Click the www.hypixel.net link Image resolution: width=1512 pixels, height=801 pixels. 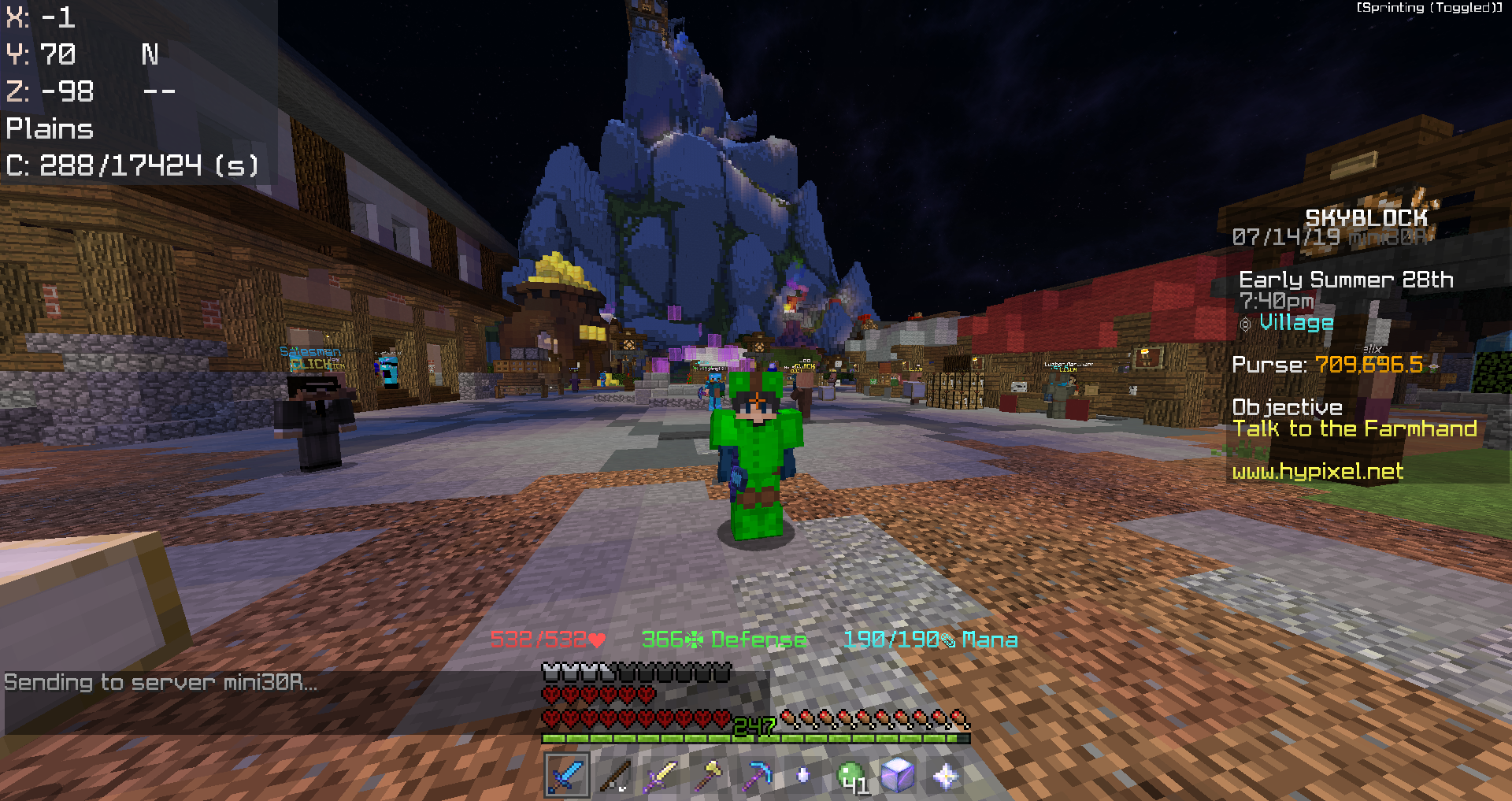tap(1317, 473)
